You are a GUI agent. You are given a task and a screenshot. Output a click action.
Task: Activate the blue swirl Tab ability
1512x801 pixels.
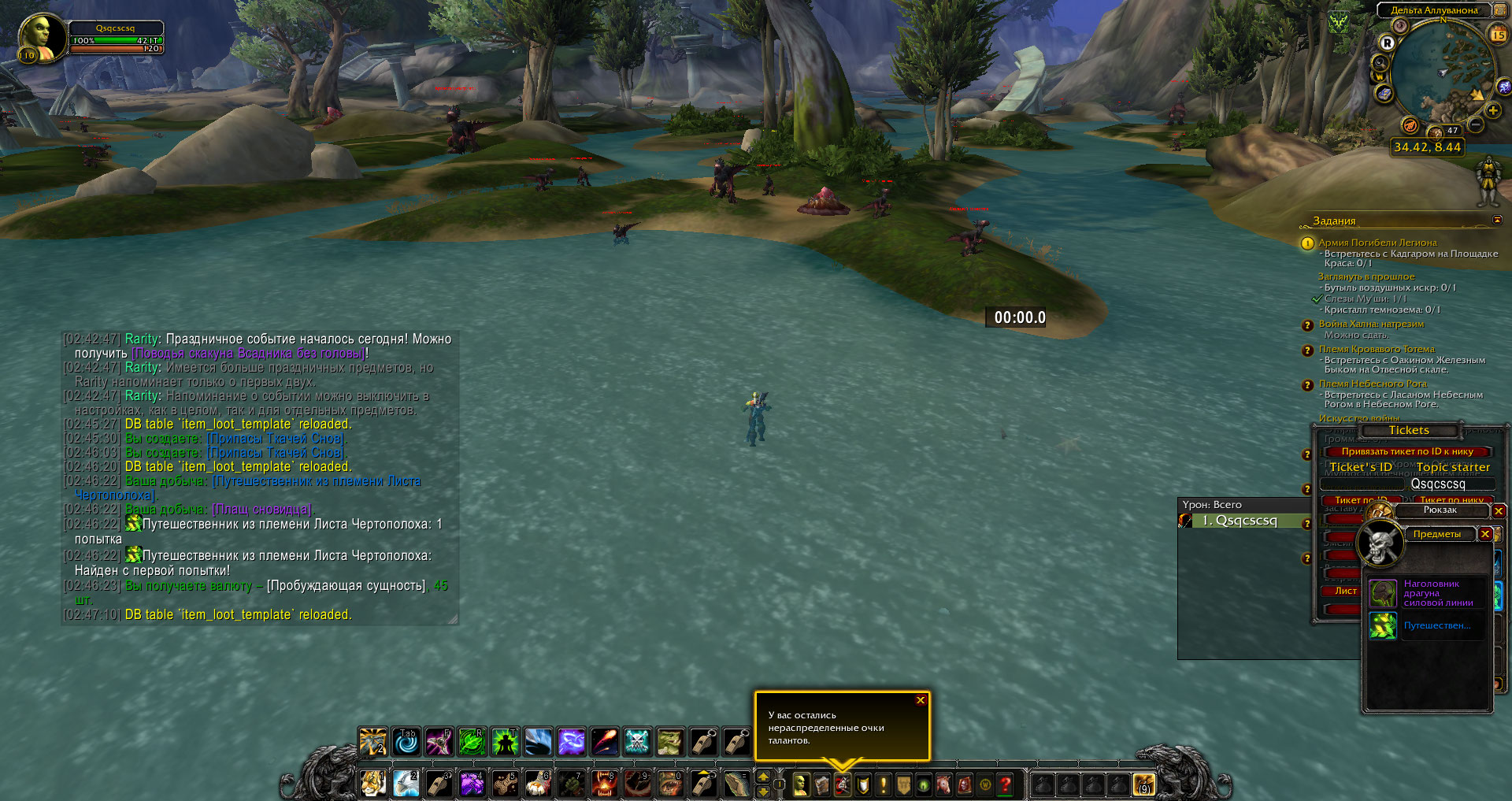point(406,741)
